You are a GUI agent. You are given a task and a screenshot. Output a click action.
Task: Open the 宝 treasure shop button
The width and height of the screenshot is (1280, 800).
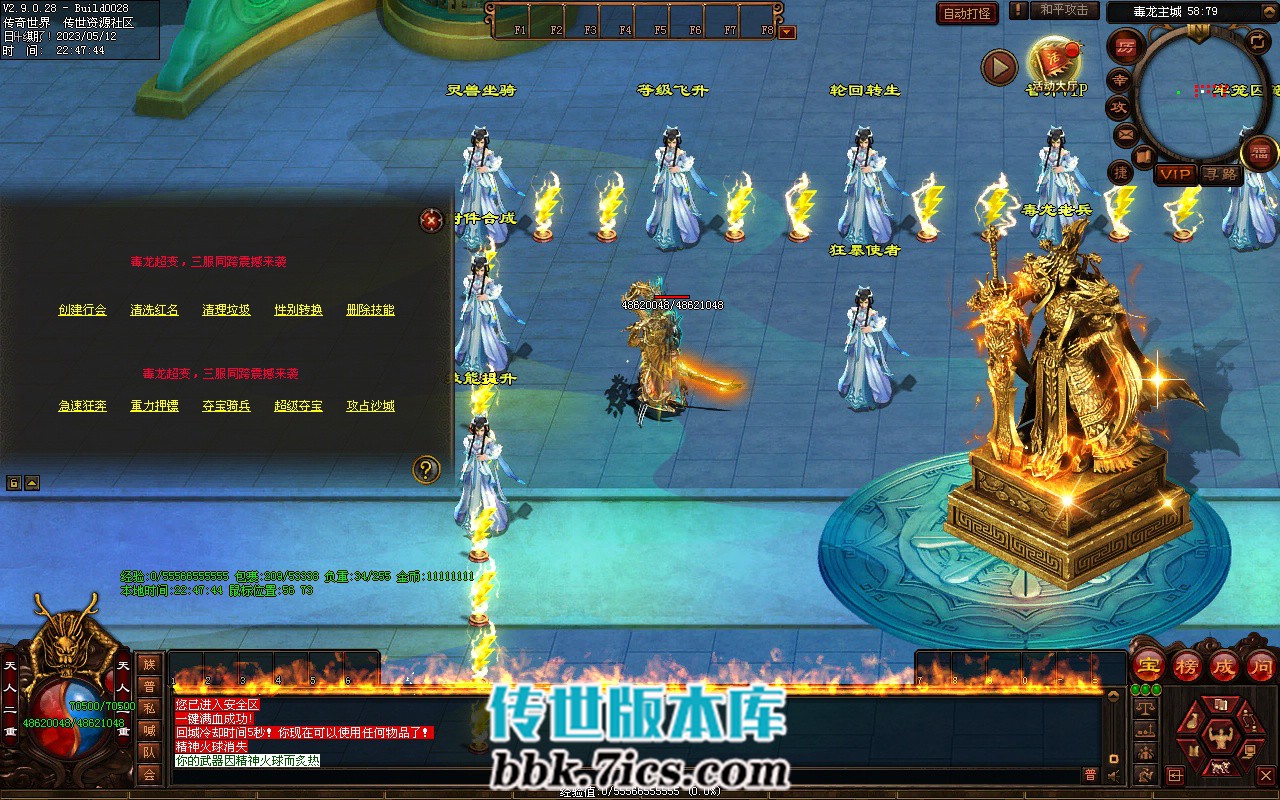pos(1149,665)
